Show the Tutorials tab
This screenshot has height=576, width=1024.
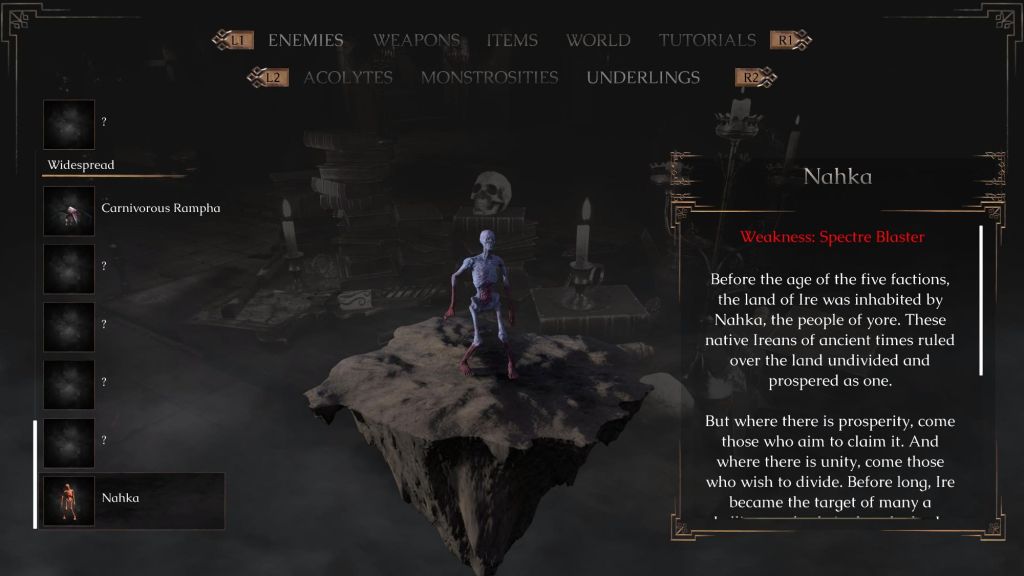(x=707, y=41)
